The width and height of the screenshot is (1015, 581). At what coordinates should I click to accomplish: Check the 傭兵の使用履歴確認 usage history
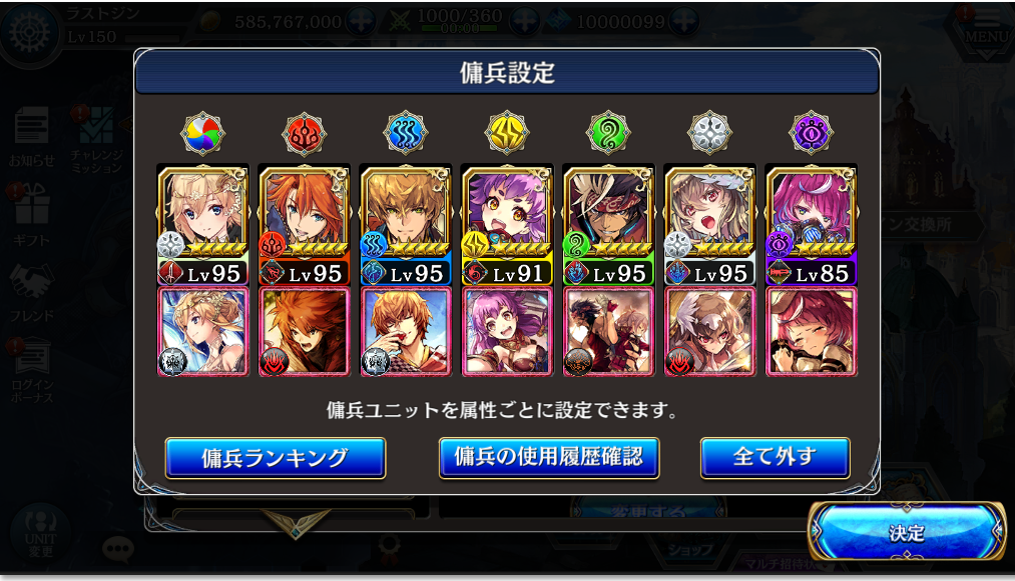click(549, 457)
